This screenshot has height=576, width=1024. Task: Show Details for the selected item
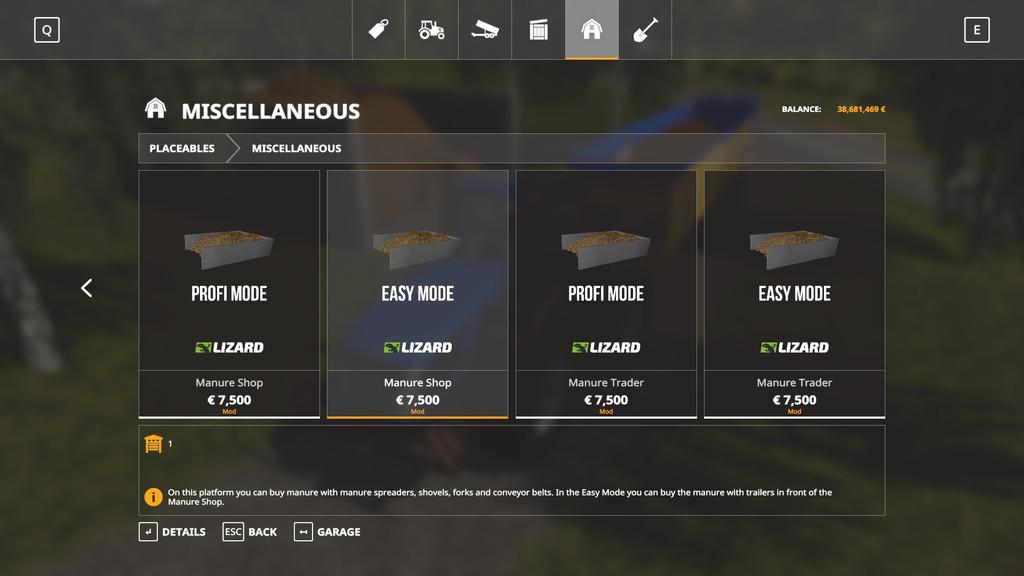172,532
